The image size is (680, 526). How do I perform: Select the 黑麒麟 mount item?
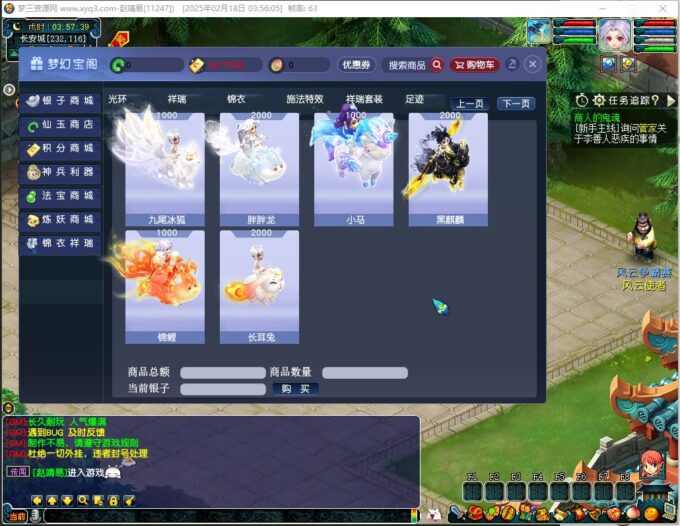click(x=448, y=167)
